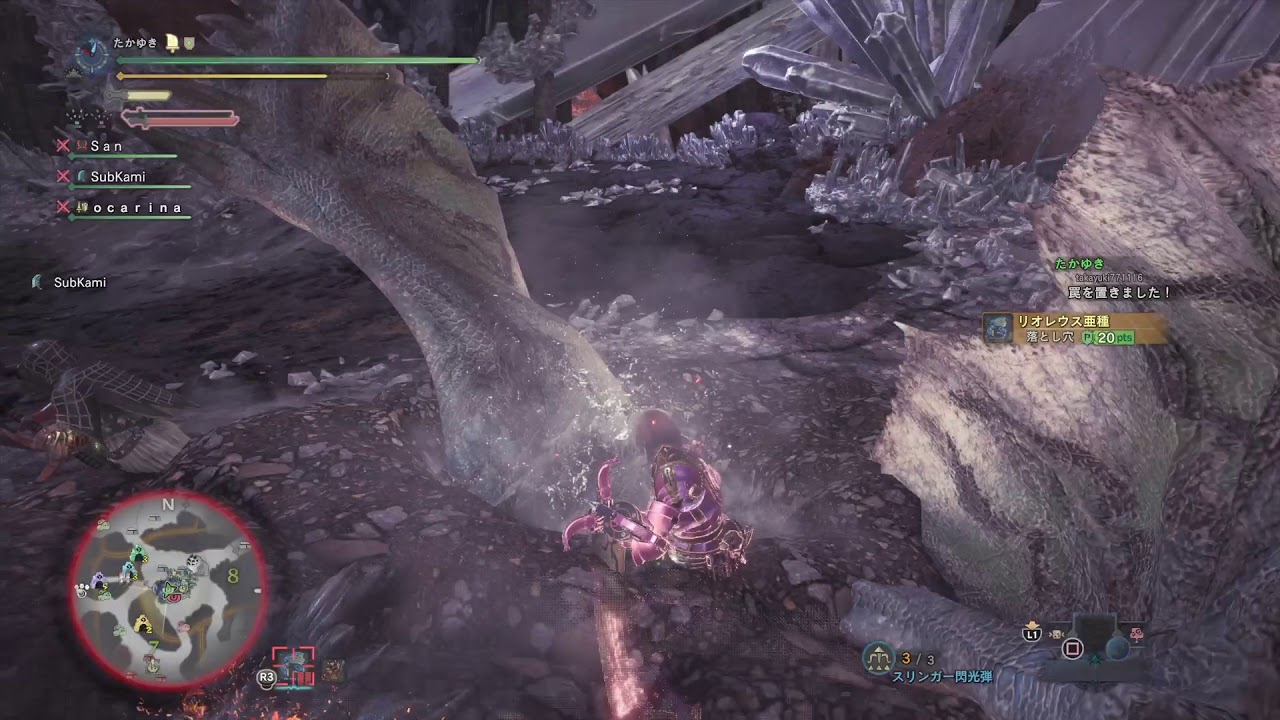Select the sprout item icon beside L1 prompt
Screen dimensions: 1280x720
tap(1056, 634)
